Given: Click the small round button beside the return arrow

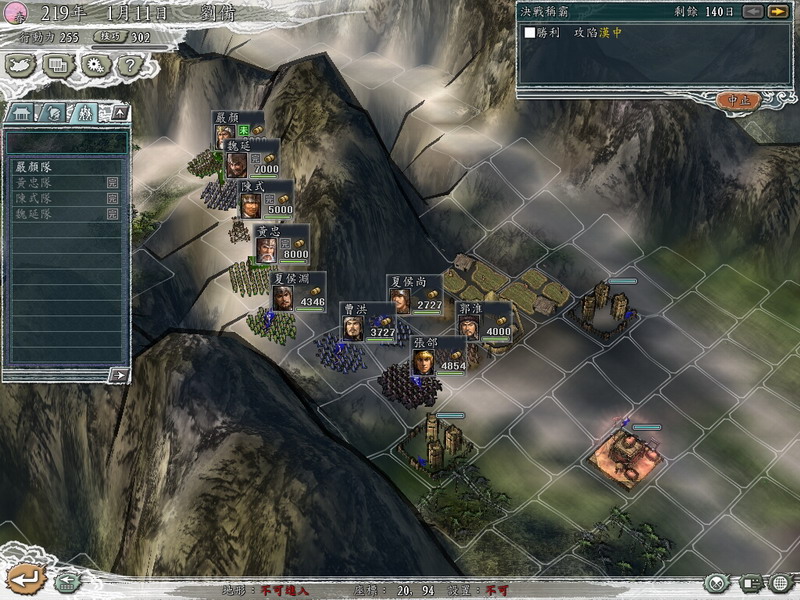Looking at the screenshot, I should click(66, 581).
